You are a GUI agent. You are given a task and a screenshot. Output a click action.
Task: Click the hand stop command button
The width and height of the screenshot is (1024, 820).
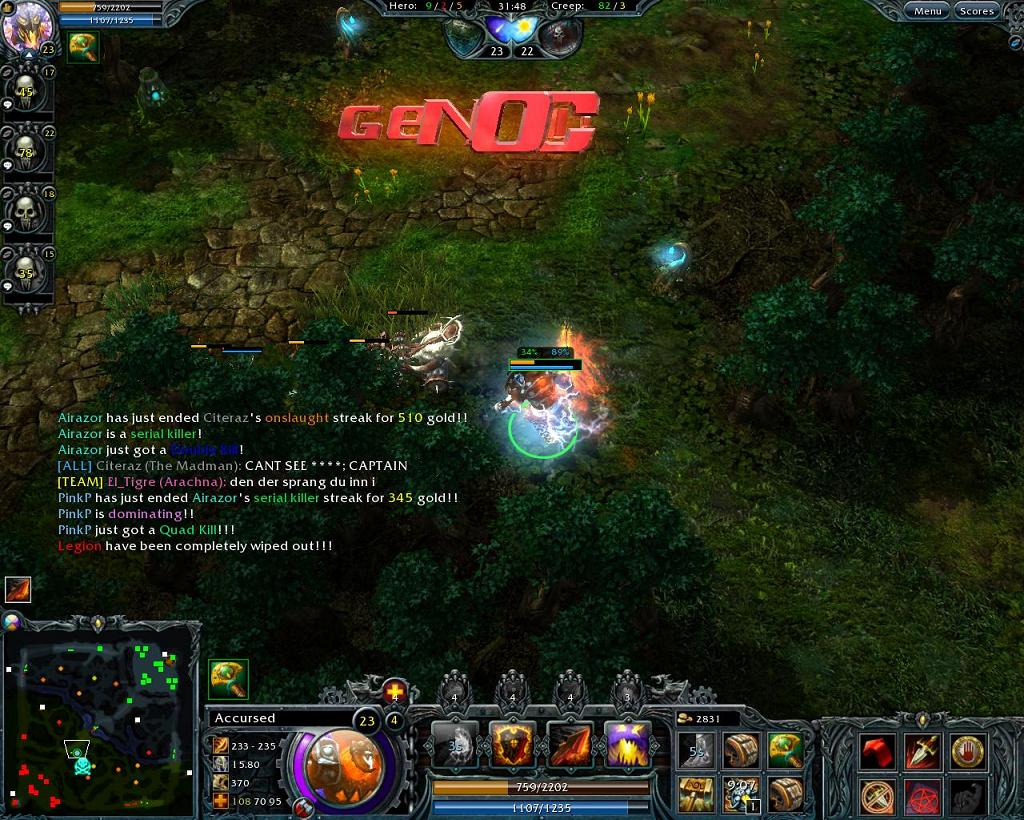coord(967,750)
